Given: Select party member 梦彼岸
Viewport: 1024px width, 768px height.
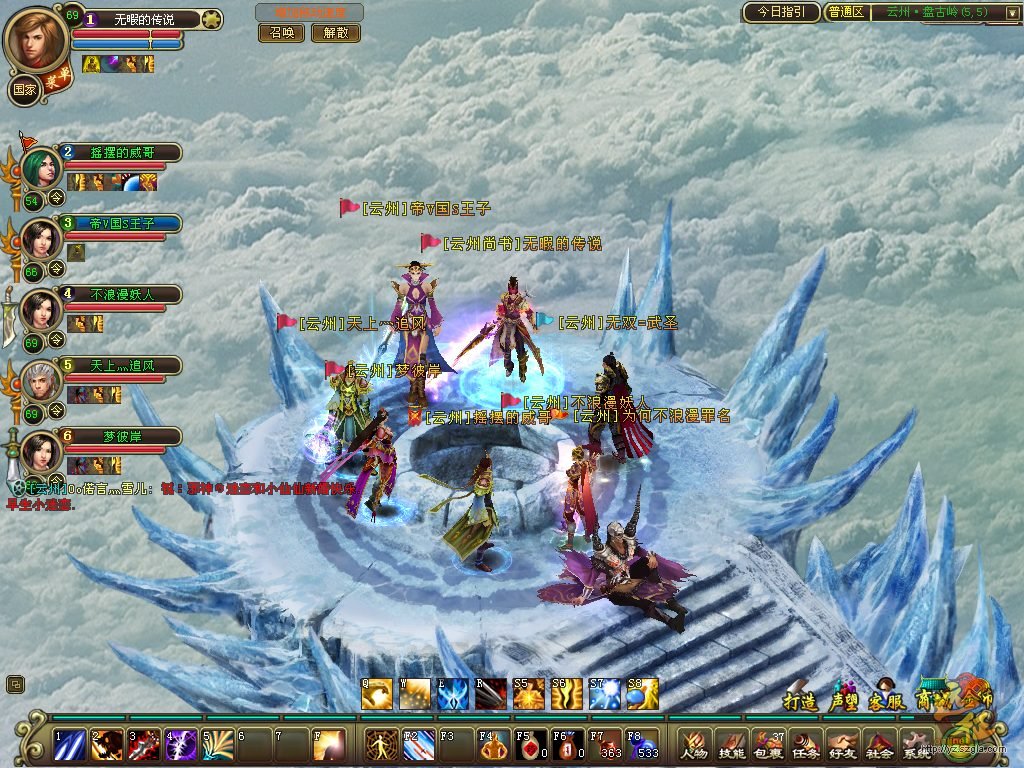Looking at the screenshot, I should (x=121, y=436).
